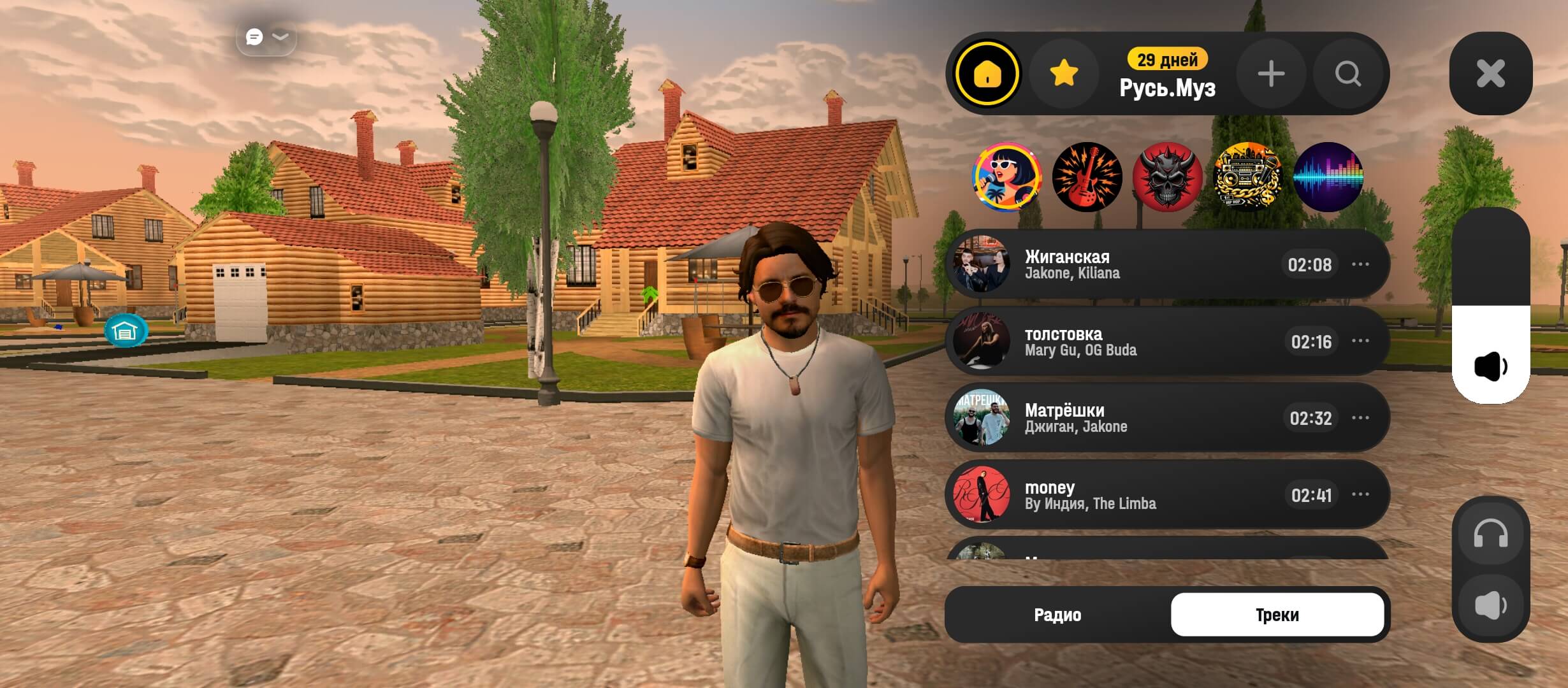Open options menu for the Жиганская track
This screenshot has width=1568, height=688.
pyautogui.click(x=1360, y=264)
